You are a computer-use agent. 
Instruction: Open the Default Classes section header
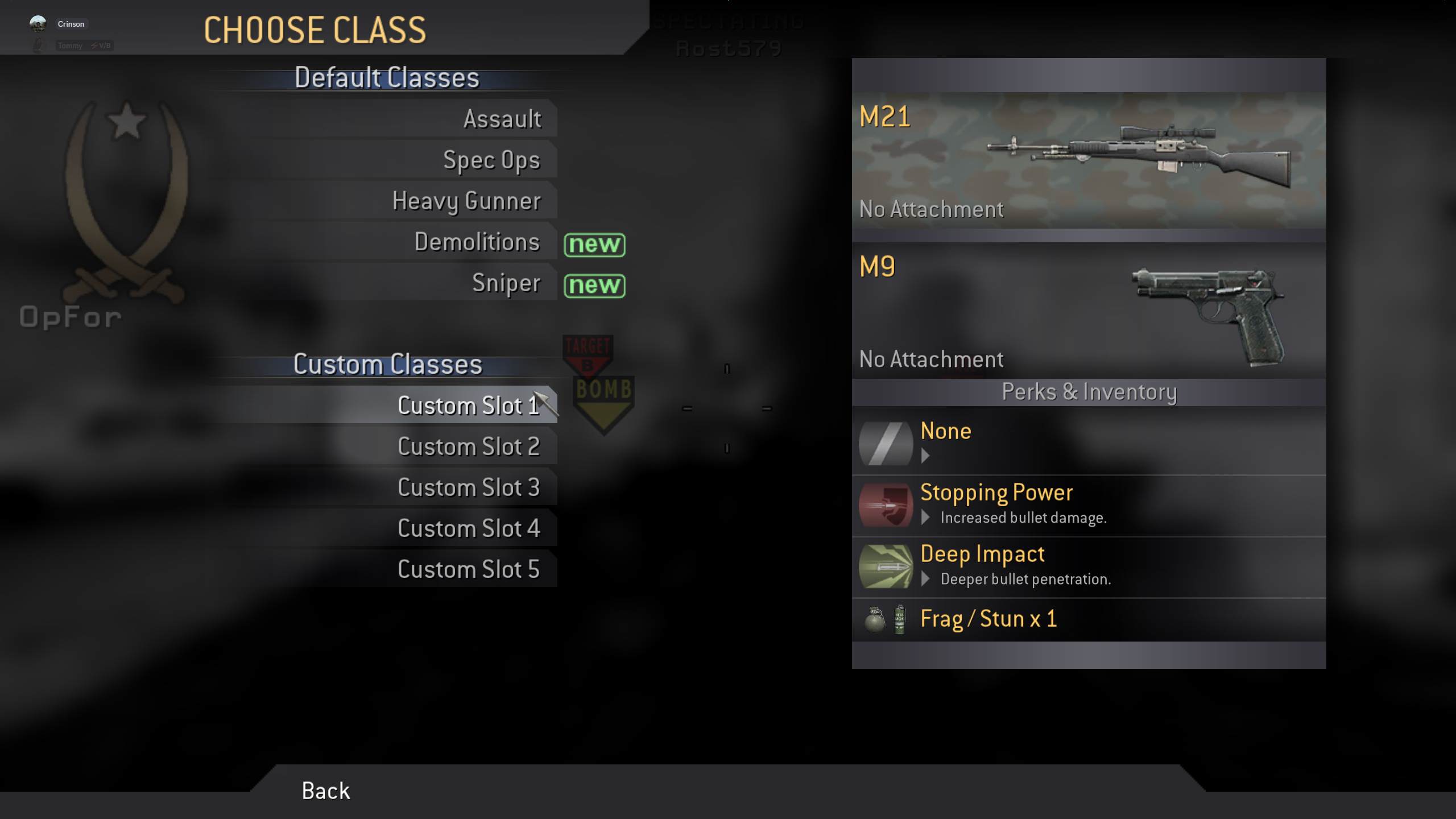[x=386, y=78]
